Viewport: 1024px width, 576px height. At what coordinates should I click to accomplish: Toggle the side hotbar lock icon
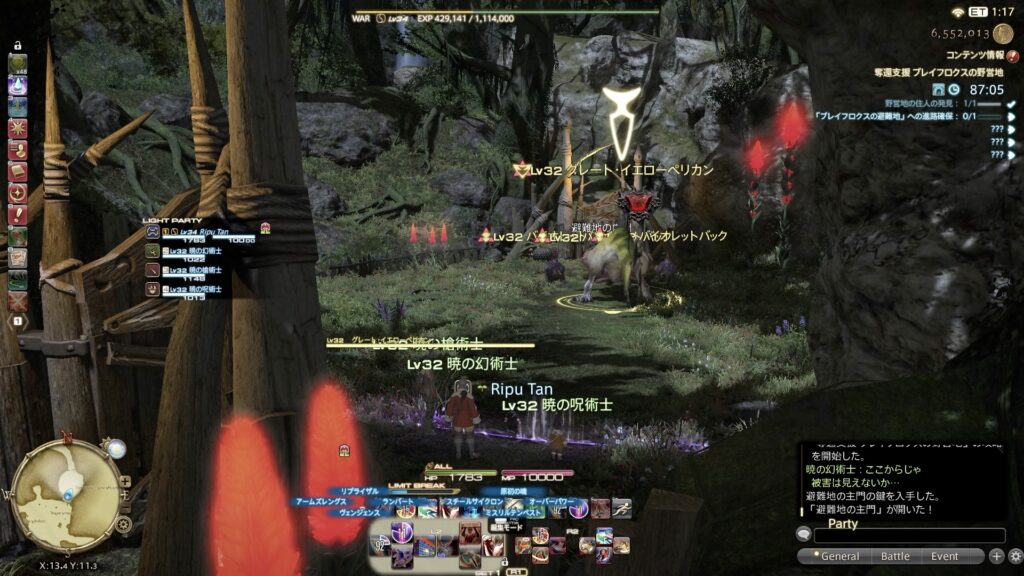[x=17, y=47]
